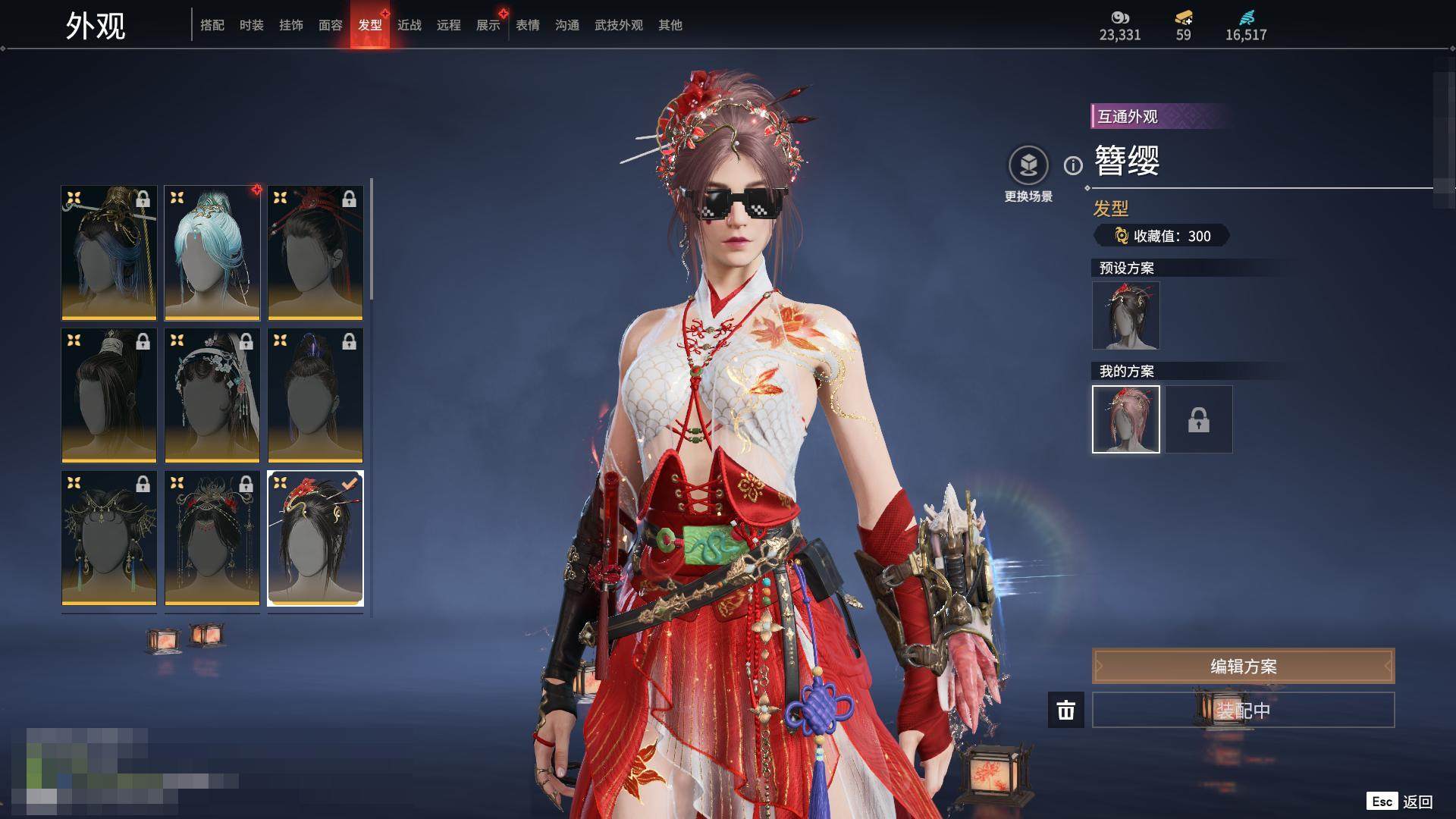Open the 武技外观 tab

point(619,25)
